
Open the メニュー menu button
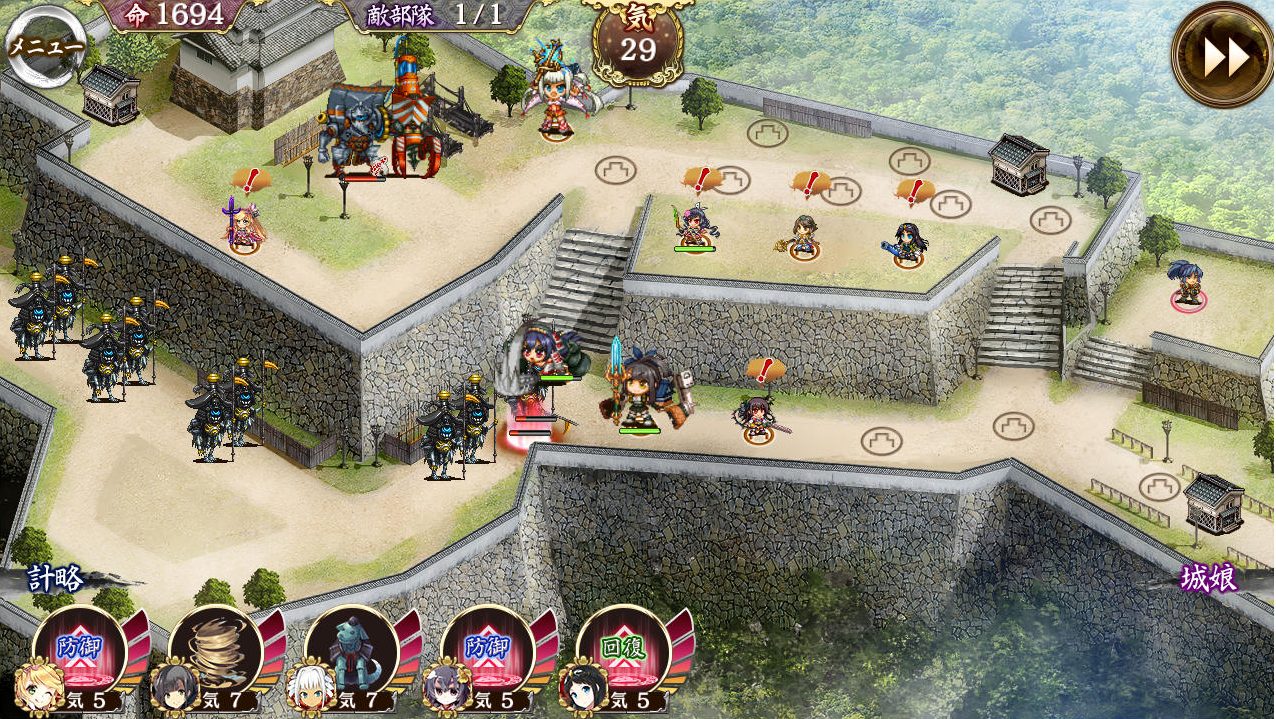[44, 47]
